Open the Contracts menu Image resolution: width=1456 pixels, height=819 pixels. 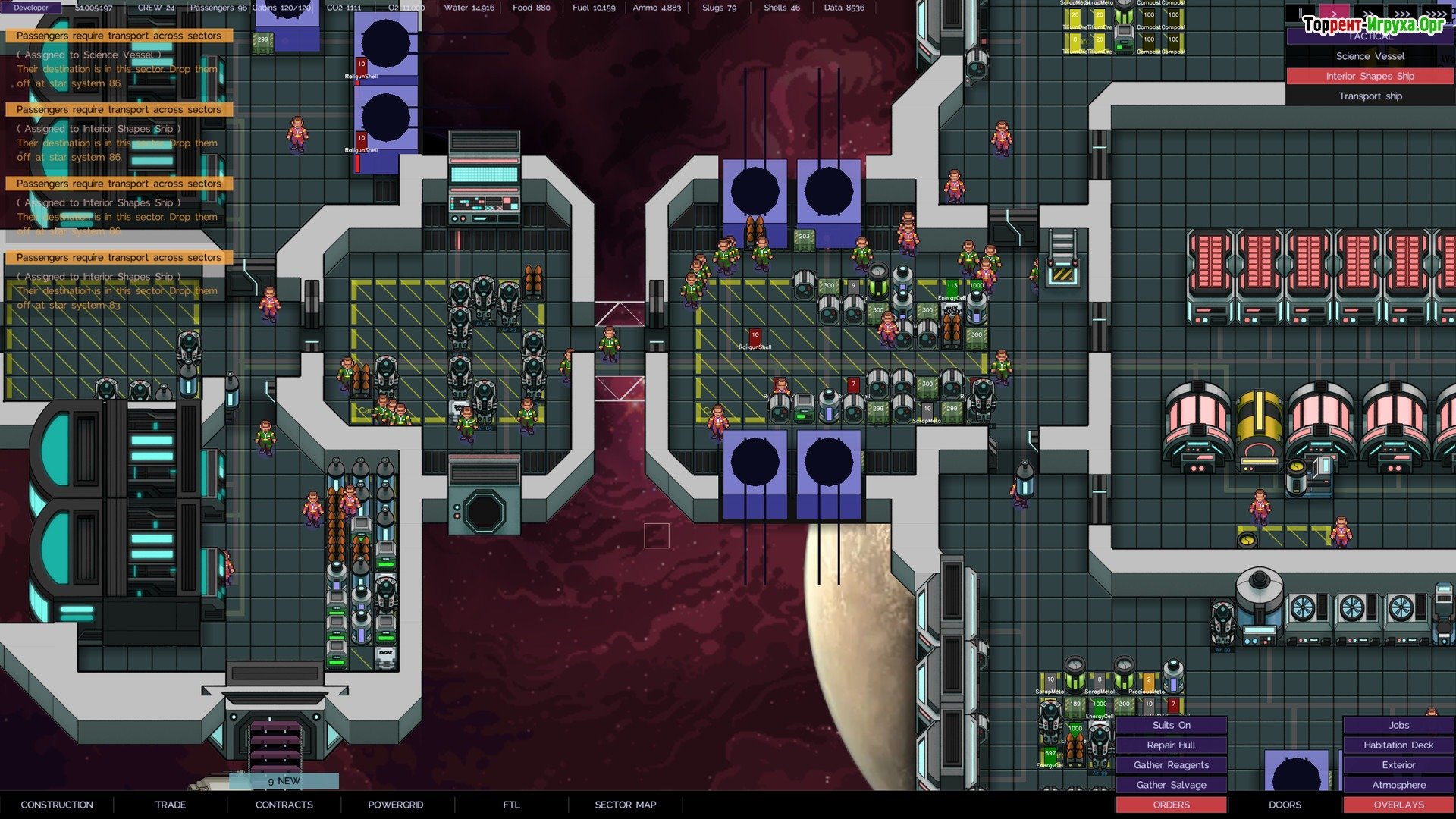pos(284,805)
